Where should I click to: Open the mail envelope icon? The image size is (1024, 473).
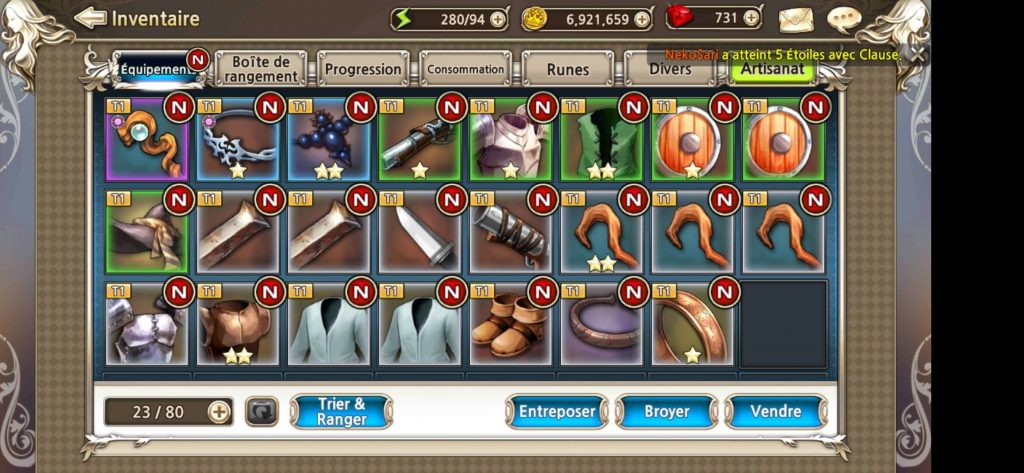tap(796, 19)
